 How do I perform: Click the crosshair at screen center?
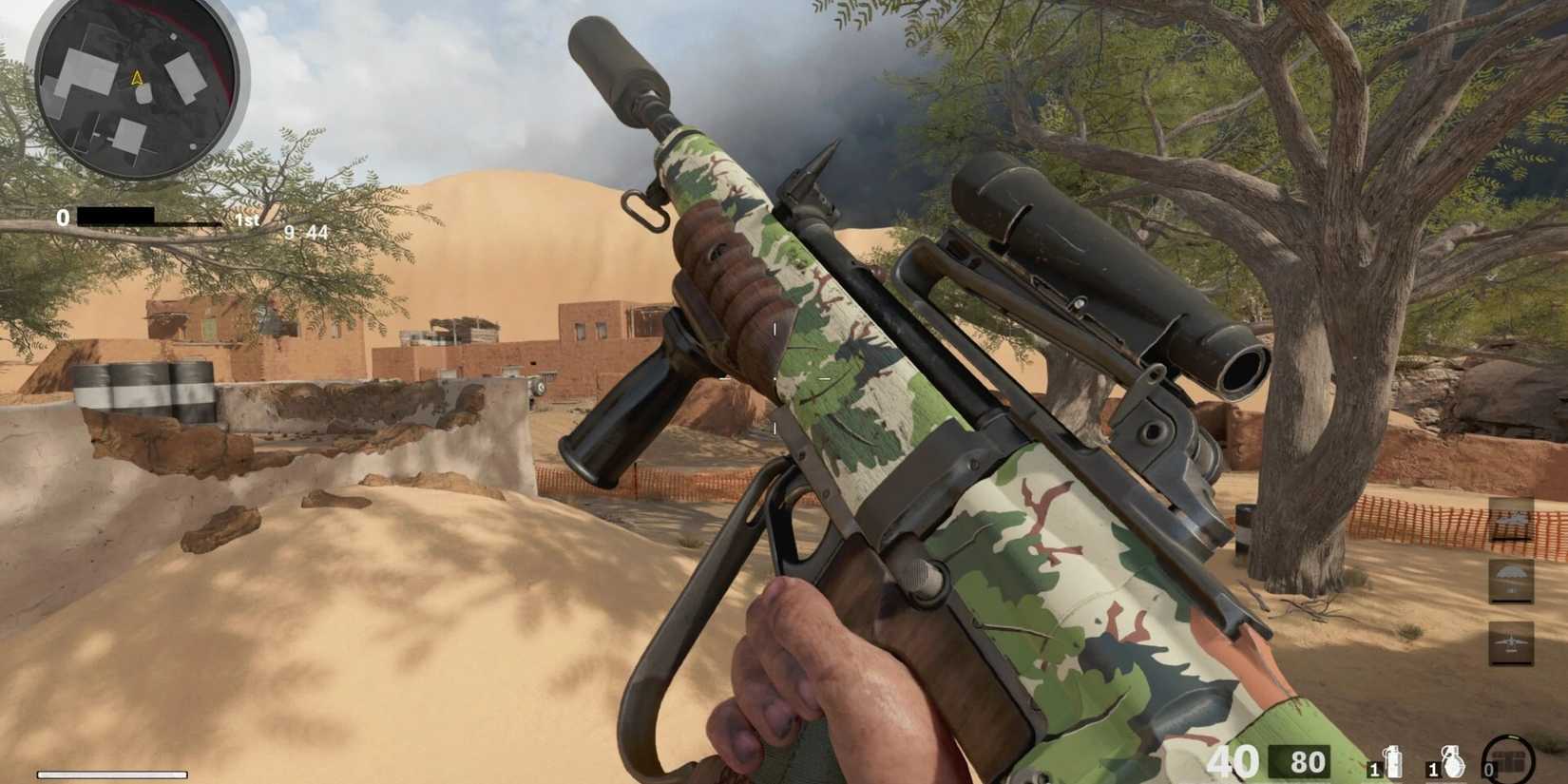776,380
